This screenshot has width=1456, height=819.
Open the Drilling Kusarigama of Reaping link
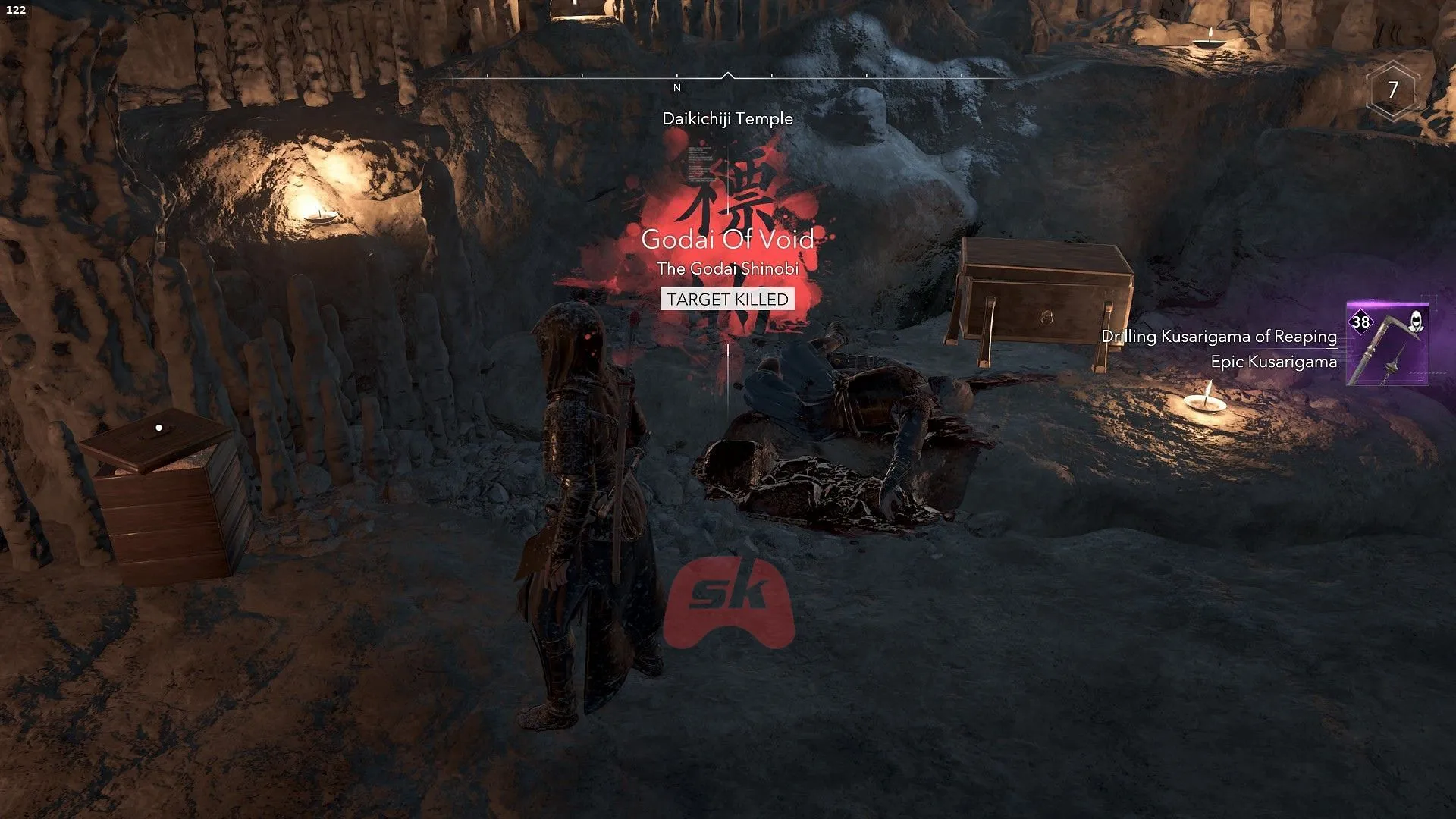coord(1219,337)
